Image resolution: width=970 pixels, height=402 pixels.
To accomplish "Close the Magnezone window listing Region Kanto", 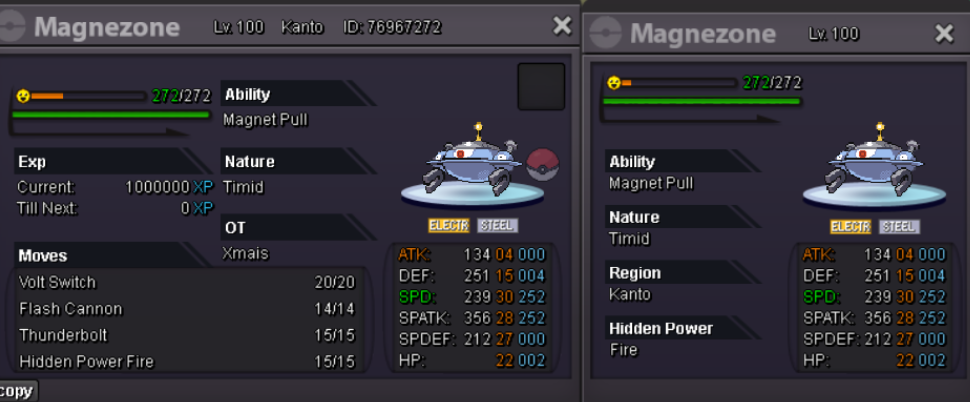I will pyautogui.click(x=944, y=34).
